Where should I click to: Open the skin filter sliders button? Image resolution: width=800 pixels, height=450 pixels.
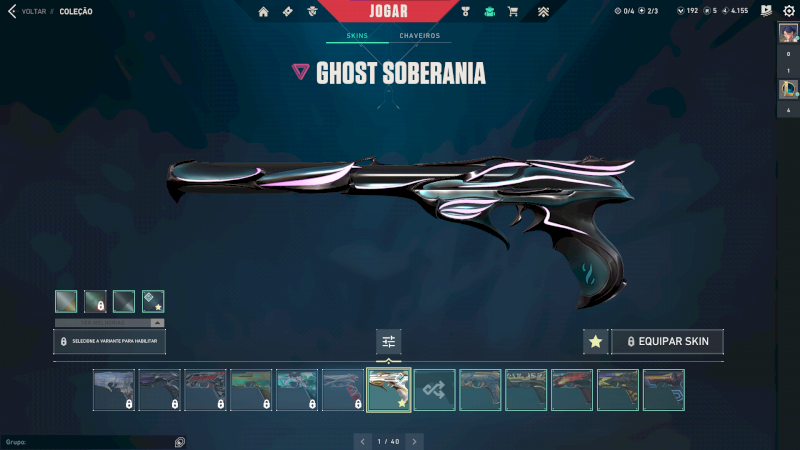point(389,342)
